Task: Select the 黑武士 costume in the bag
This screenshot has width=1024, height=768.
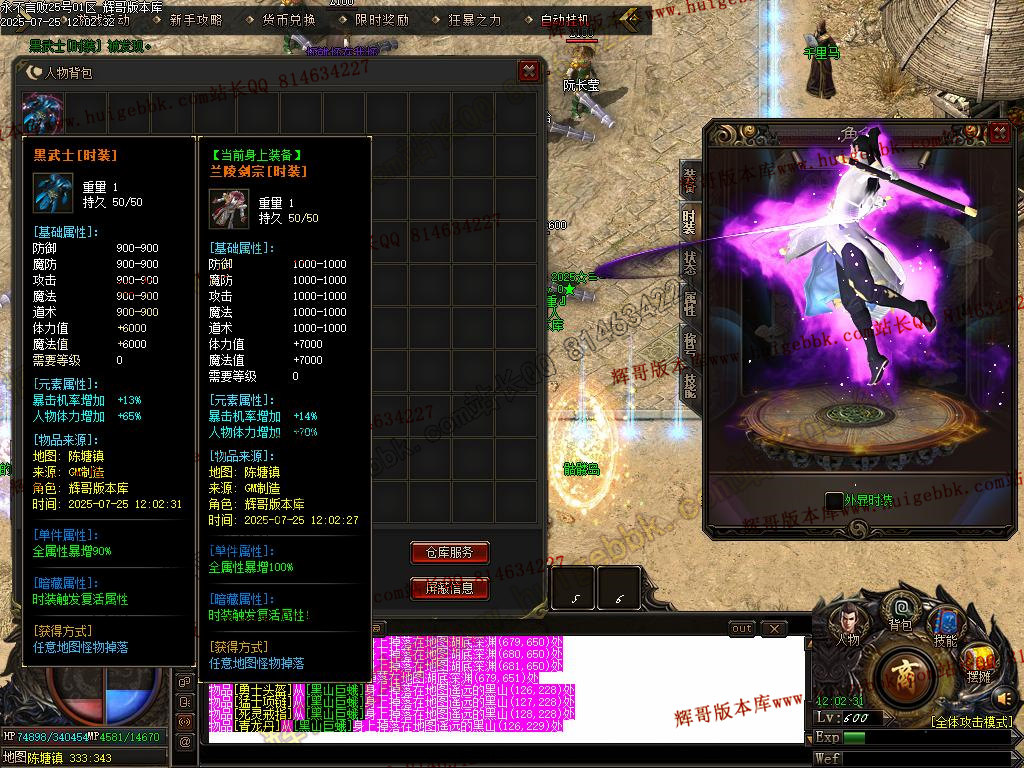Action: [43, 112]
